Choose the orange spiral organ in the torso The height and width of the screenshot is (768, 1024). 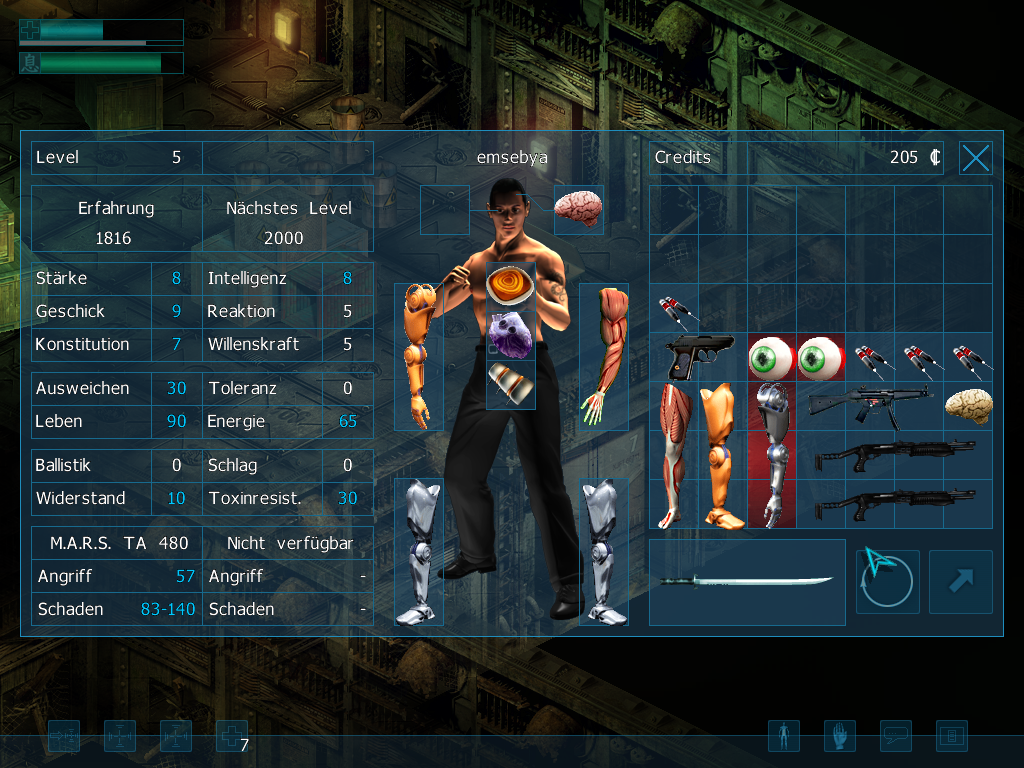[510, 285]
